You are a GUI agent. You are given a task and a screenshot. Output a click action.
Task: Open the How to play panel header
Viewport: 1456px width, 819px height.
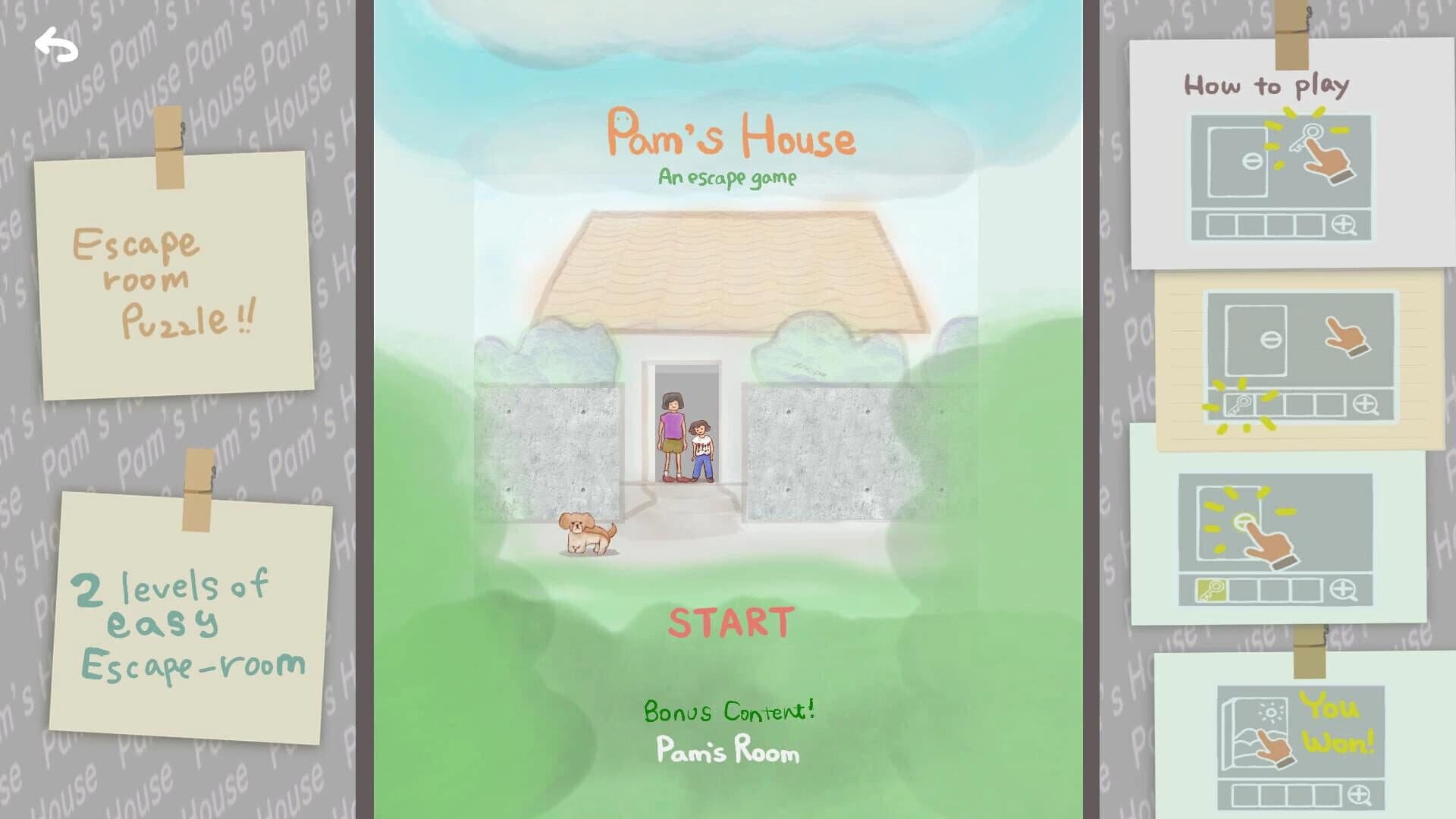[1268, 86]
